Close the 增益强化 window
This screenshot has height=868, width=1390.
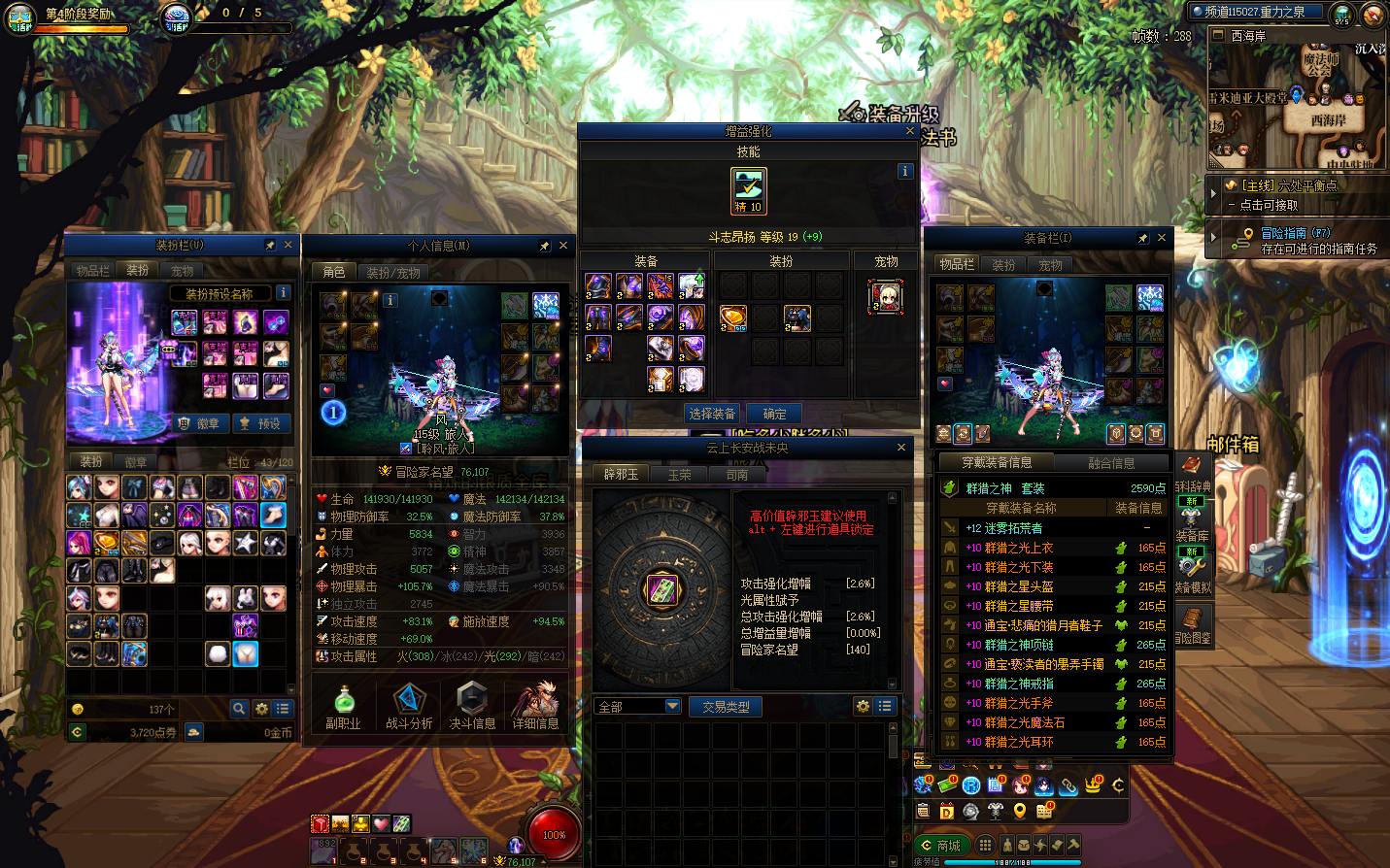point(910,131)
